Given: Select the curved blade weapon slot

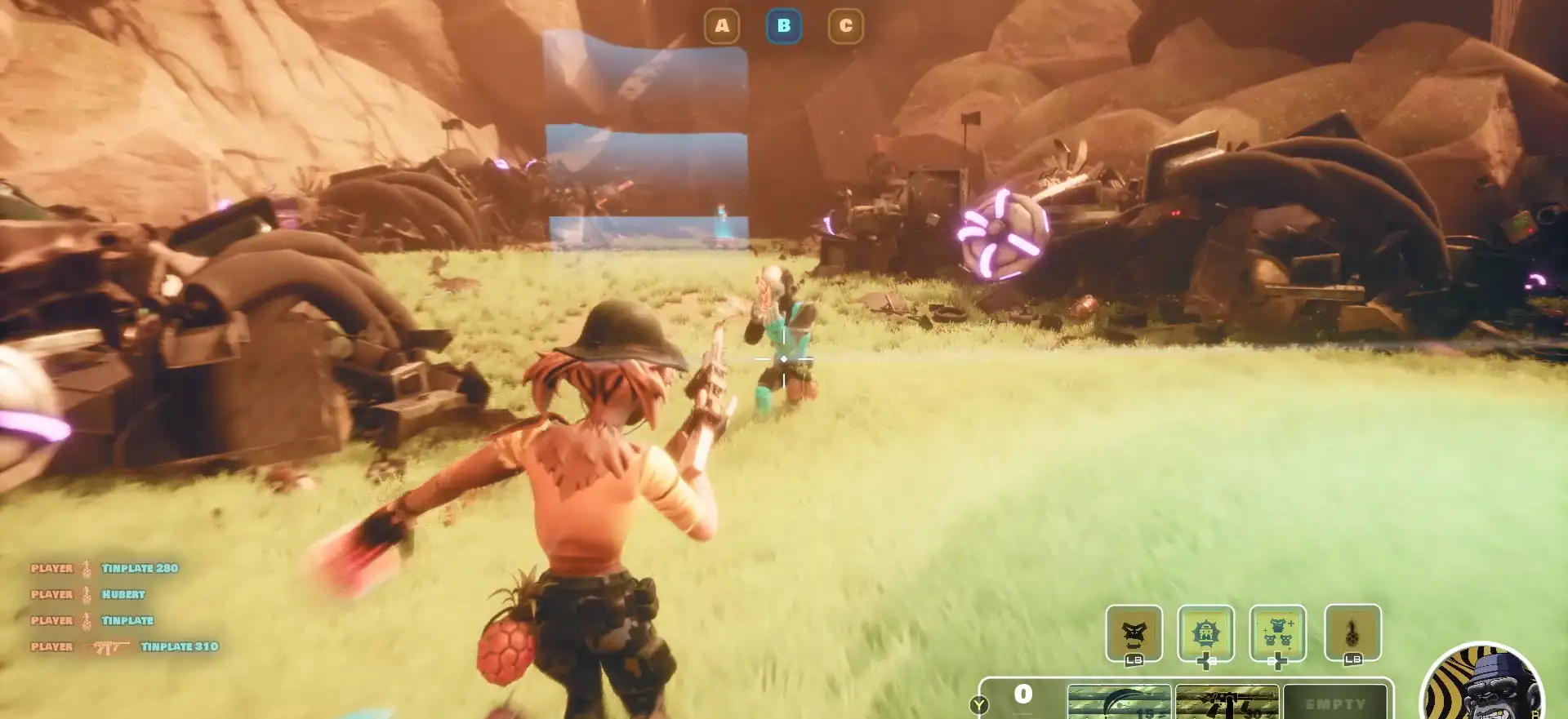Looking at the screenshot, I should point(1119,702).
